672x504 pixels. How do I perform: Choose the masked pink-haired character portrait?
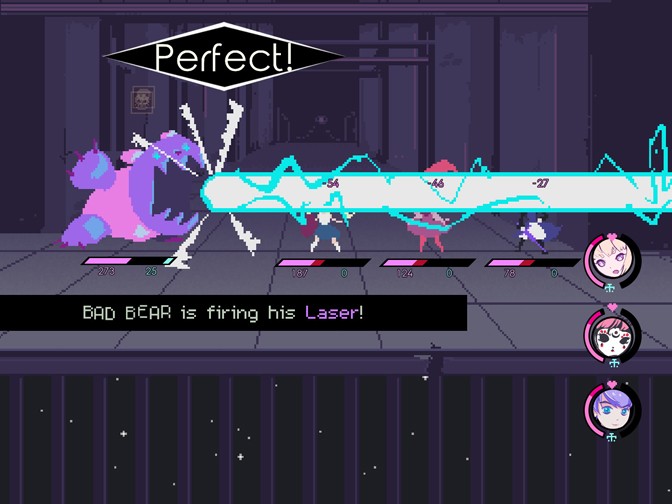click(x=611, y=337)
